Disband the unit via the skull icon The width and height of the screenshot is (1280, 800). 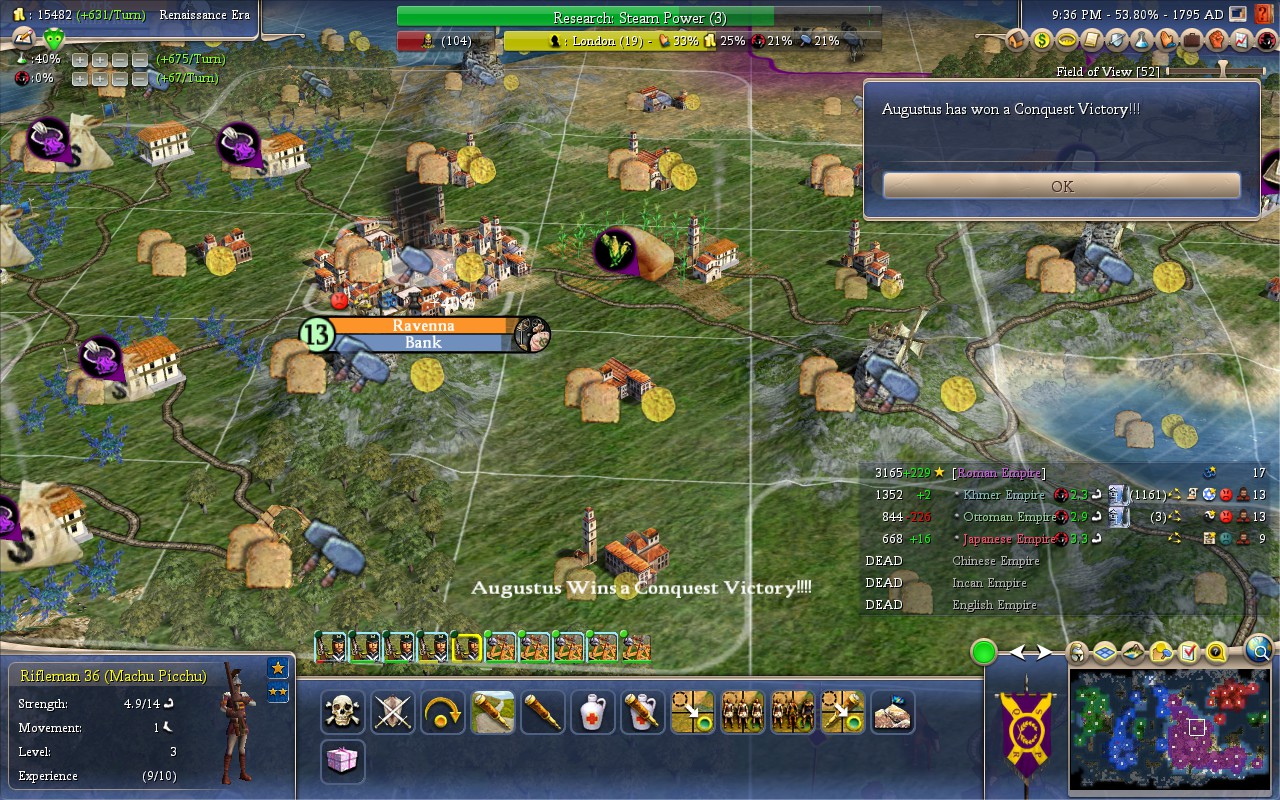341,712
